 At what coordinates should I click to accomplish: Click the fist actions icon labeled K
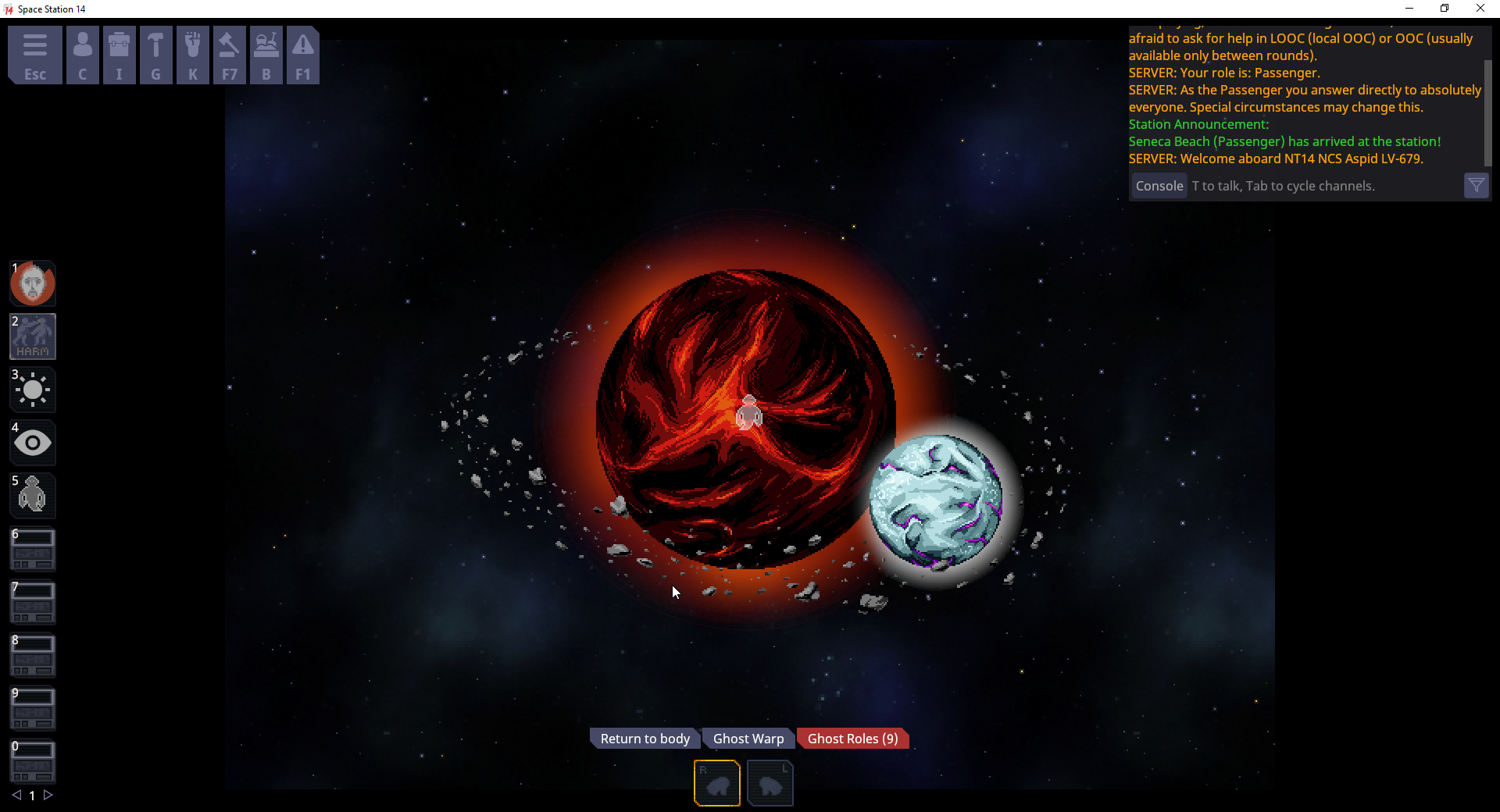pos(192,55)
